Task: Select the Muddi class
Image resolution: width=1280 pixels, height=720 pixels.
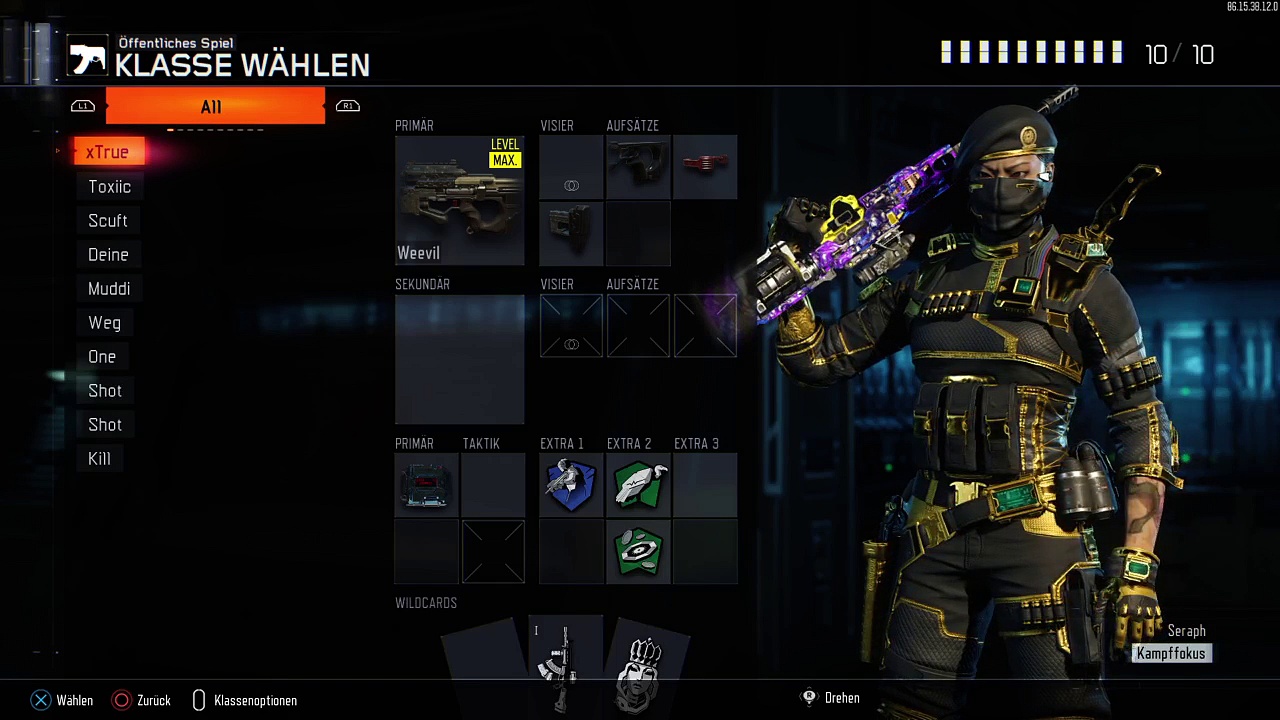Action: tap(109, 289)
